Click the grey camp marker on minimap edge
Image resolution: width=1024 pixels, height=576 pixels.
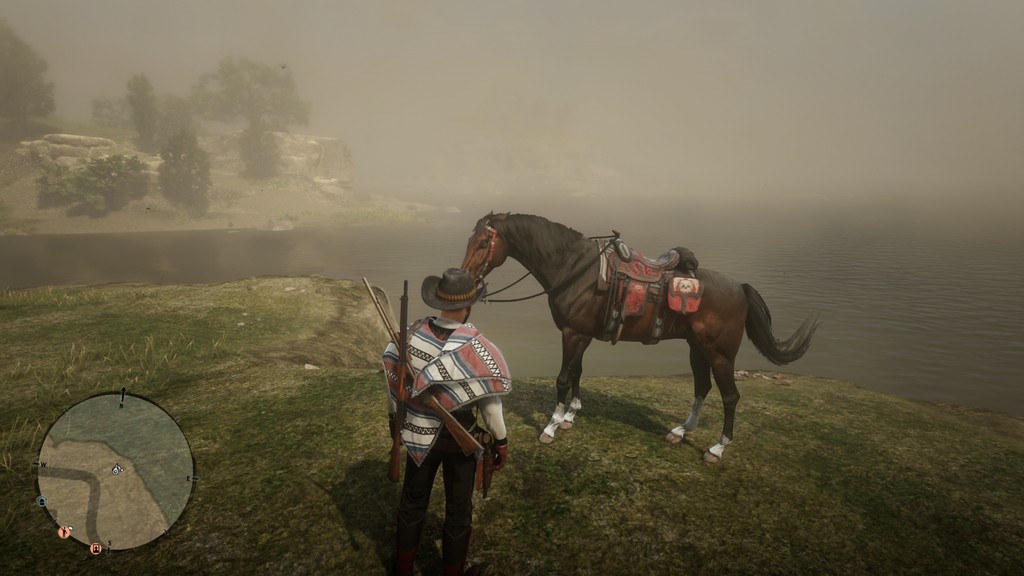point(42,500)
